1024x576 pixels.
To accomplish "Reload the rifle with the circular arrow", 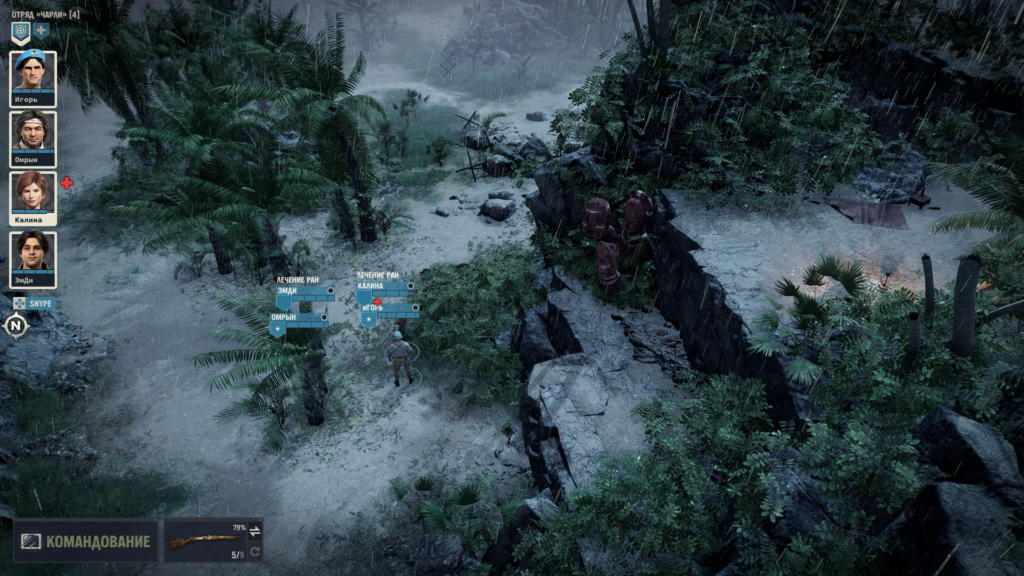I will pos(254,551).
